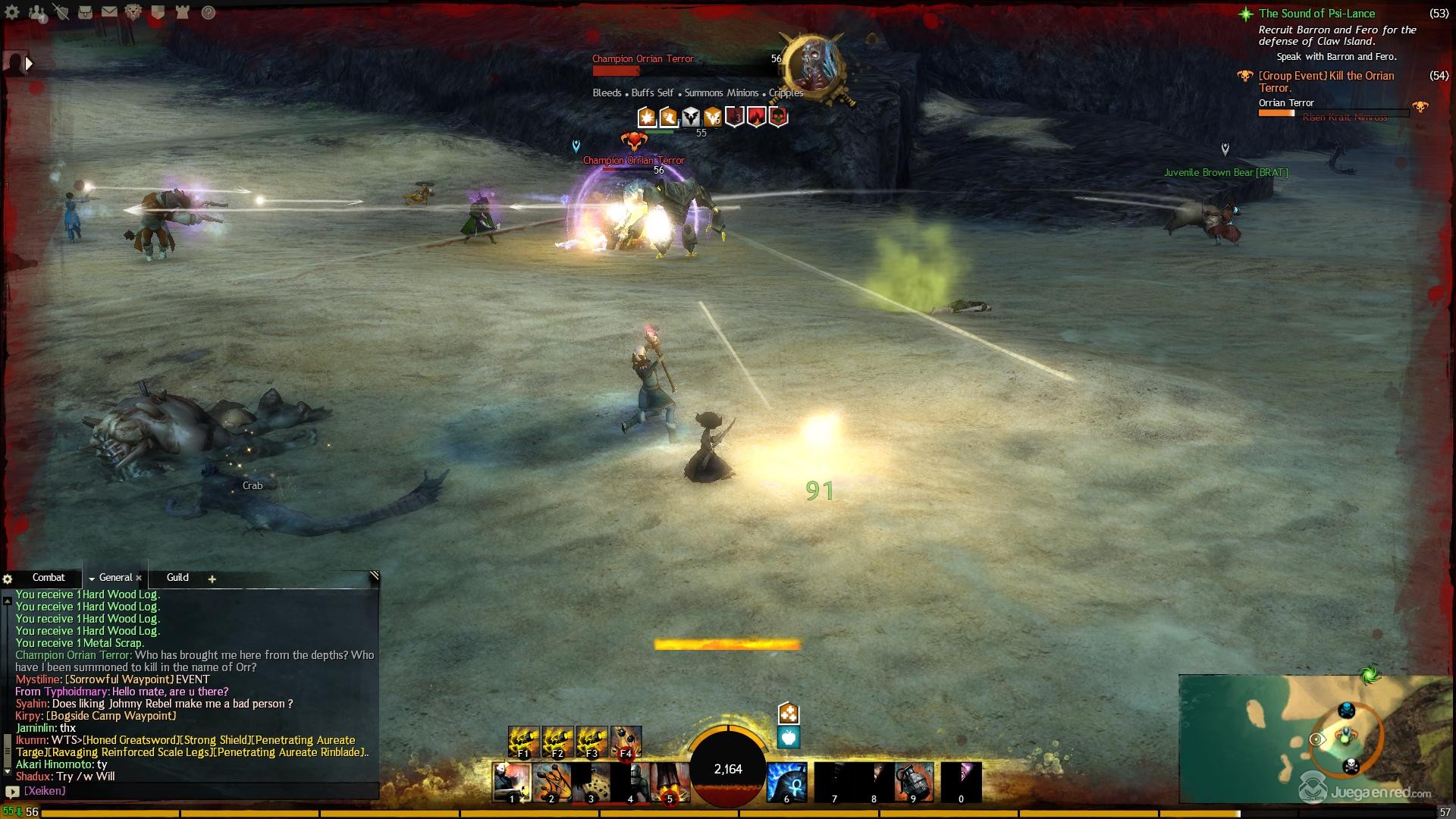The image size is (1456, 819).
Task: Open the game menu gear icon
Action: pyautogui.click(x=12, y=12)
